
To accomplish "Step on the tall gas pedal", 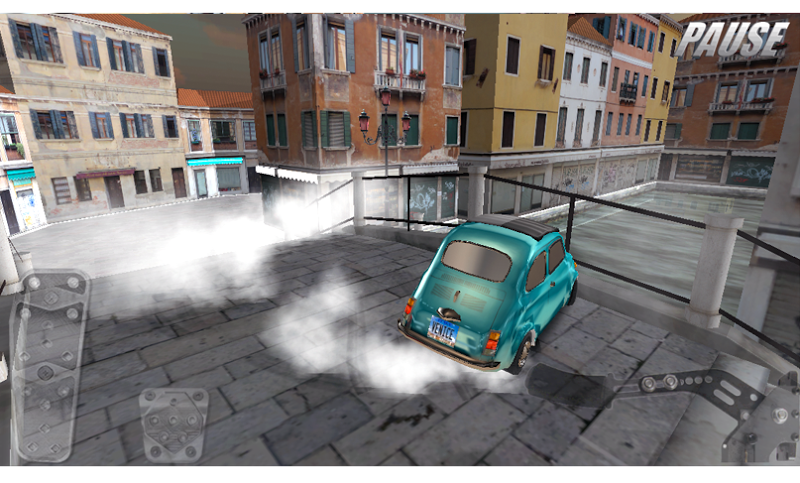I will 48,365.
